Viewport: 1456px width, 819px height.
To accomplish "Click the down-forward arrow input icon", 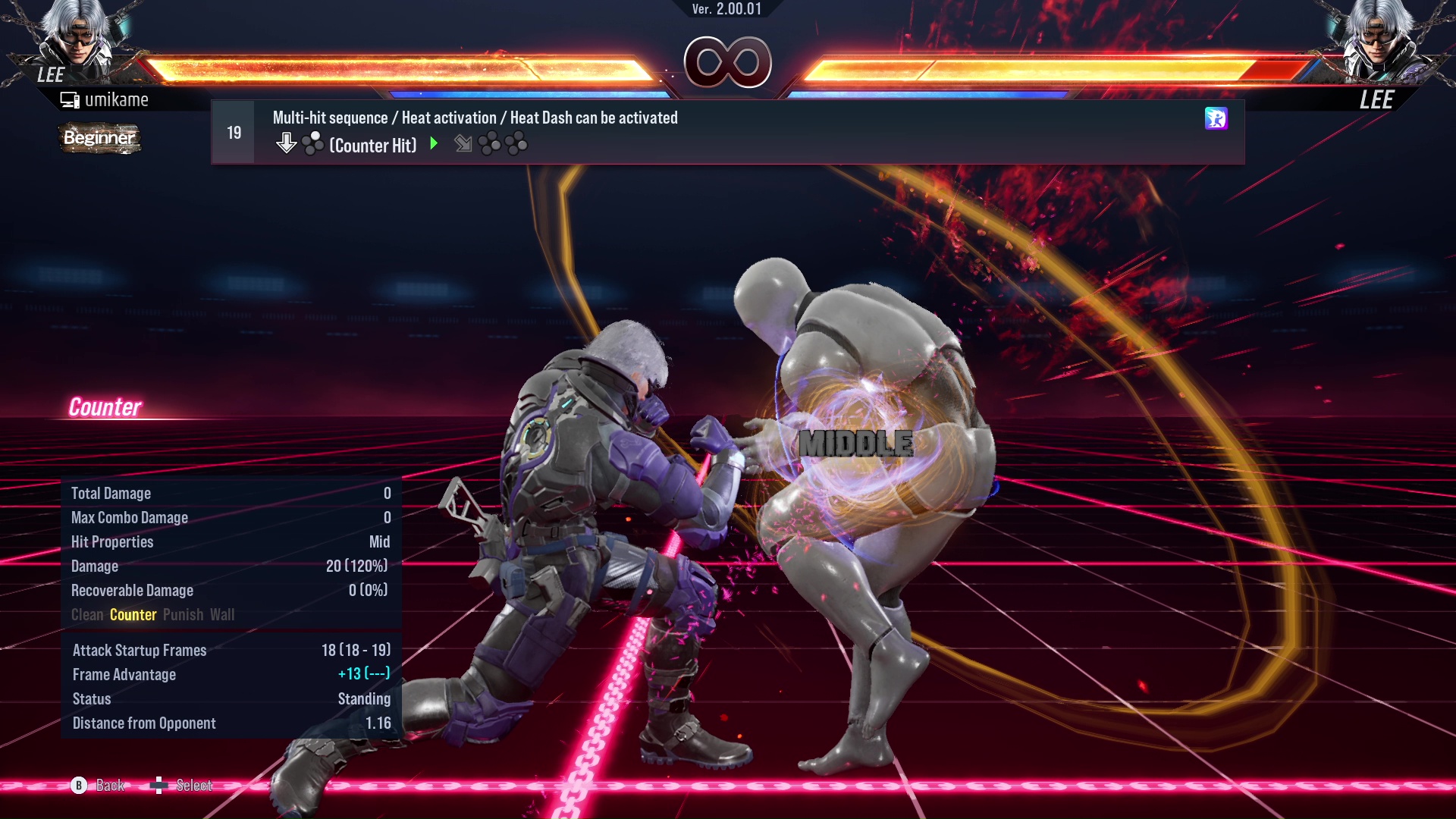I will (463, 144).
